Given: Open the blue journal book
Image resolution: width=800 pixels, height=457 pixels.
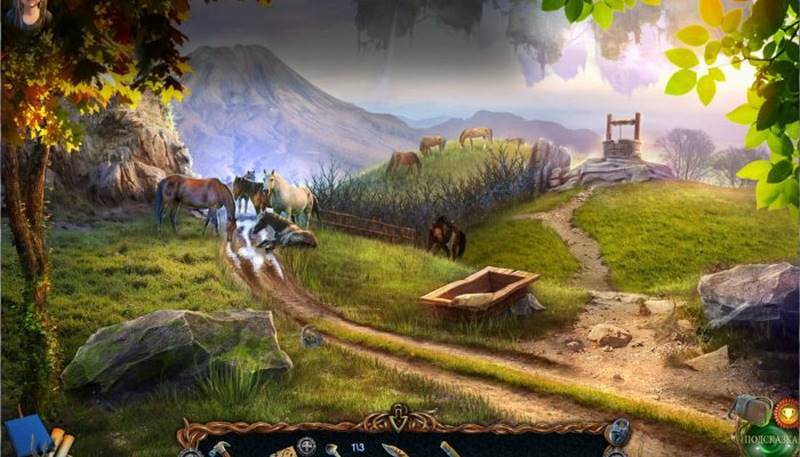Looking at the screenshot, I should click(26, 436).
